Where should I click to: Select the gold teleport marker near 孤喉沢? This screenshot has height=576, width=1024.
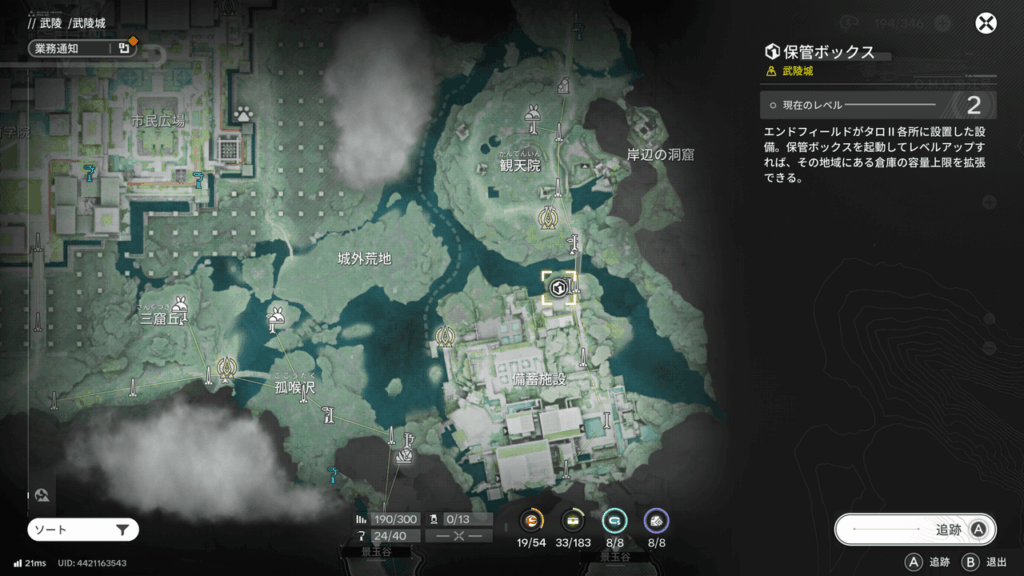227,370
